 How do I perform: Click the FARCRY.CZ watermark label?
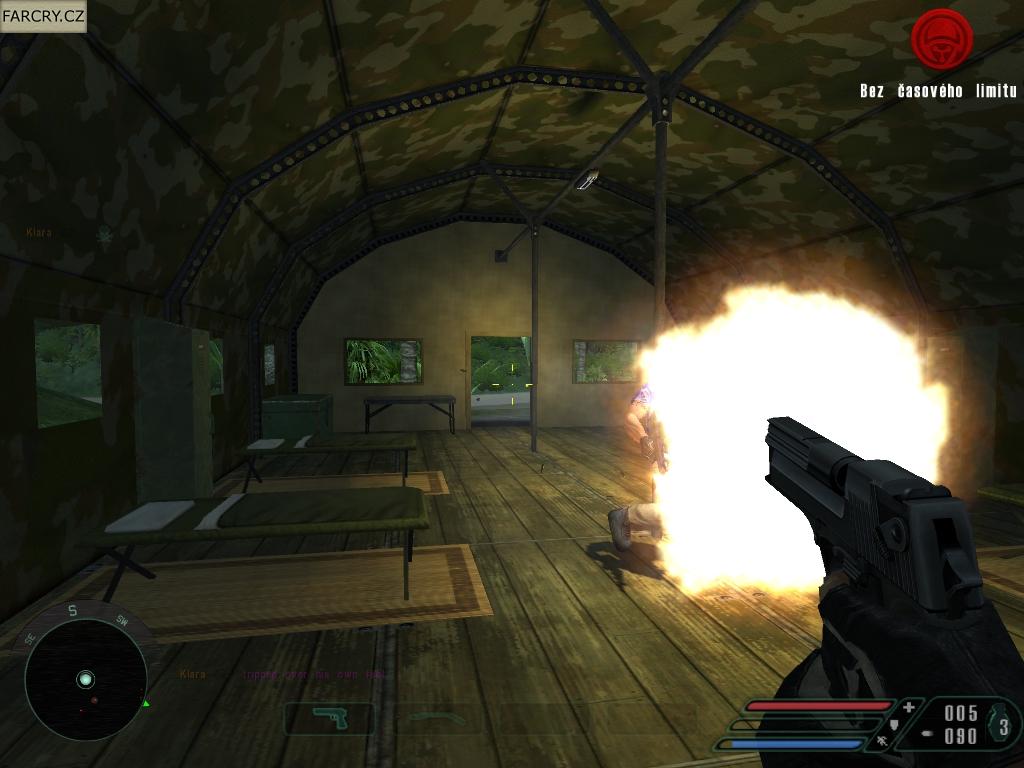[43, 15]
